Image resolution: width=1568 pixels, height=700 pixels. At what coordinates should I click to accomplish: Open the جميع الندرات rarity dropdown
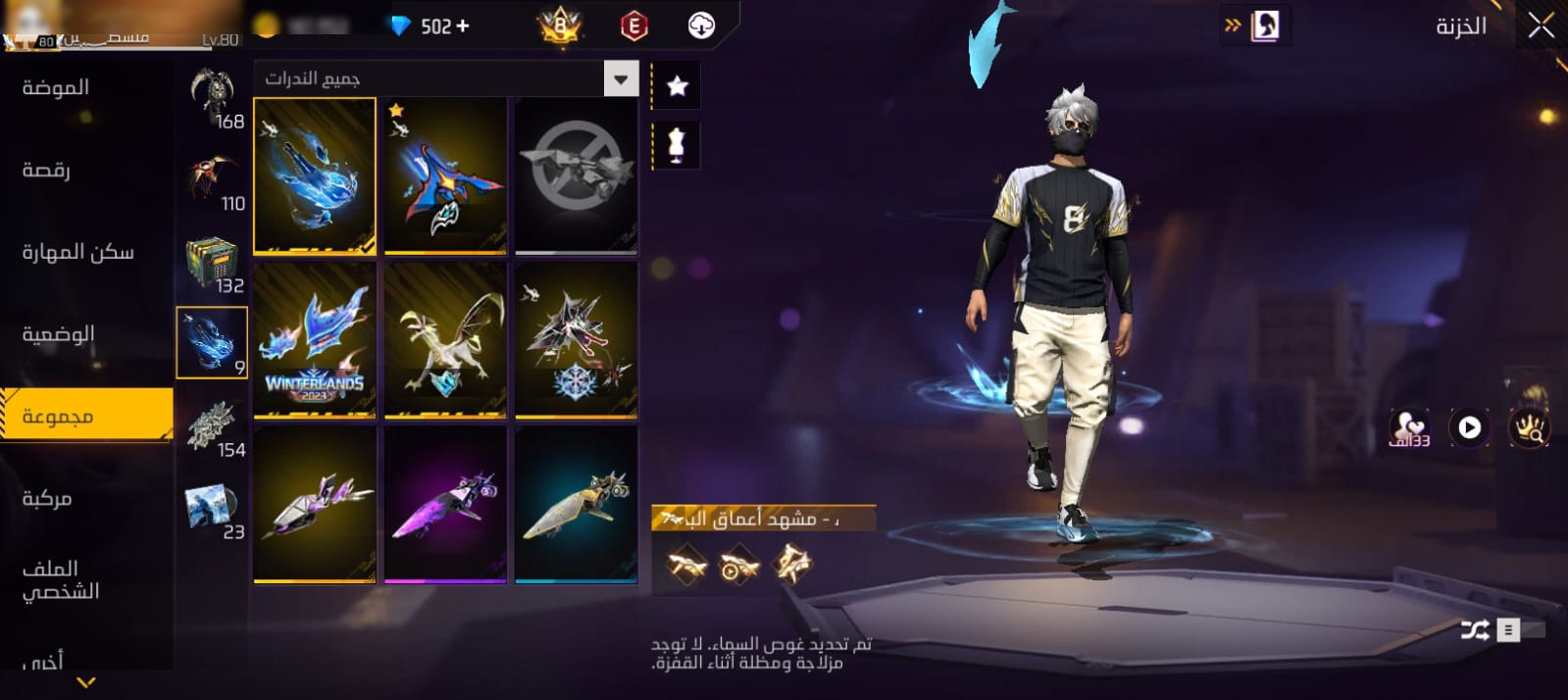[621, 79]
